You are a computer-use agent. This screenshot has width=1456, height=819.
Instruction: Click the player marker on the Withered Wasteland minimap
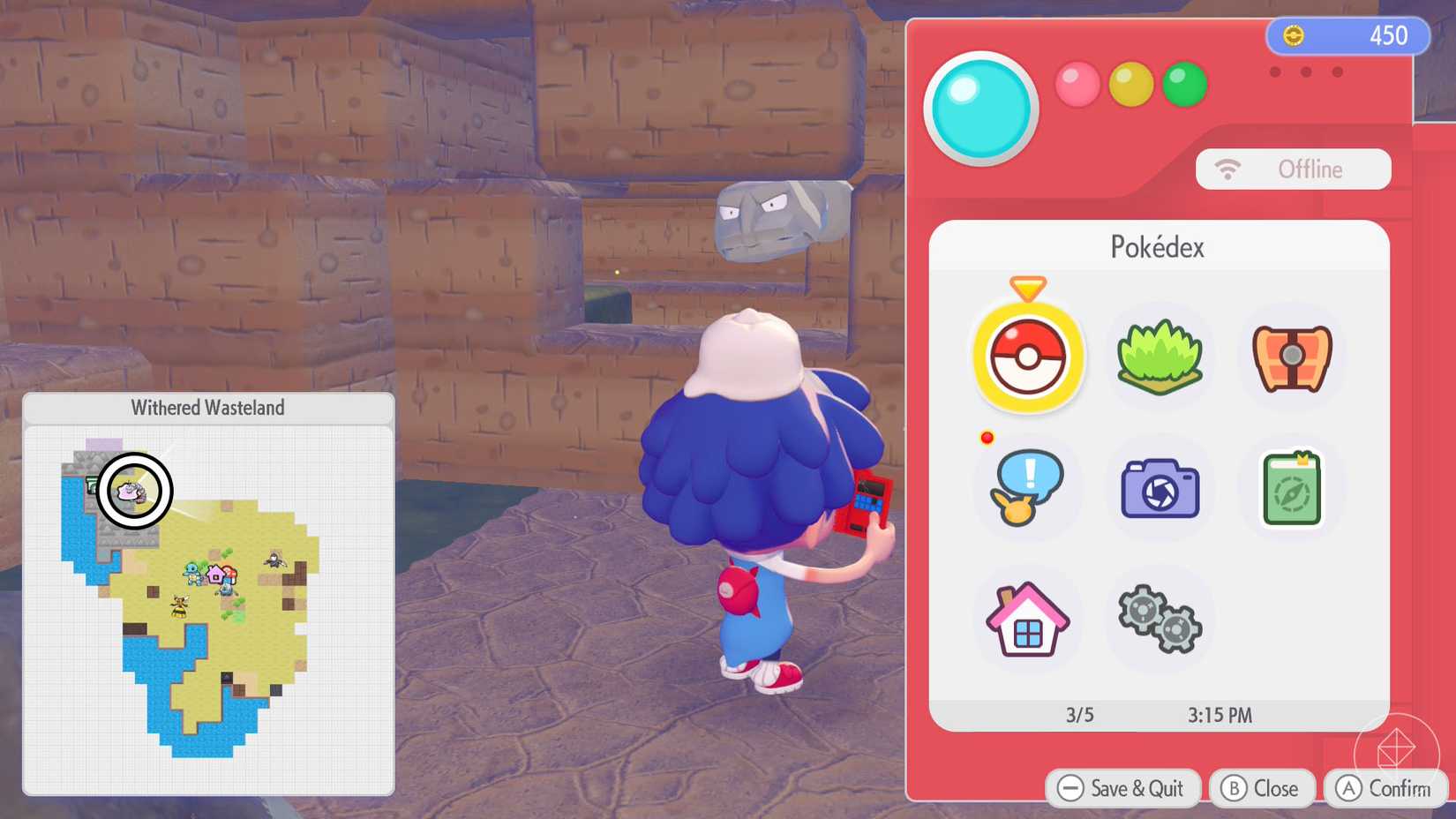click(x=134, y=492)
